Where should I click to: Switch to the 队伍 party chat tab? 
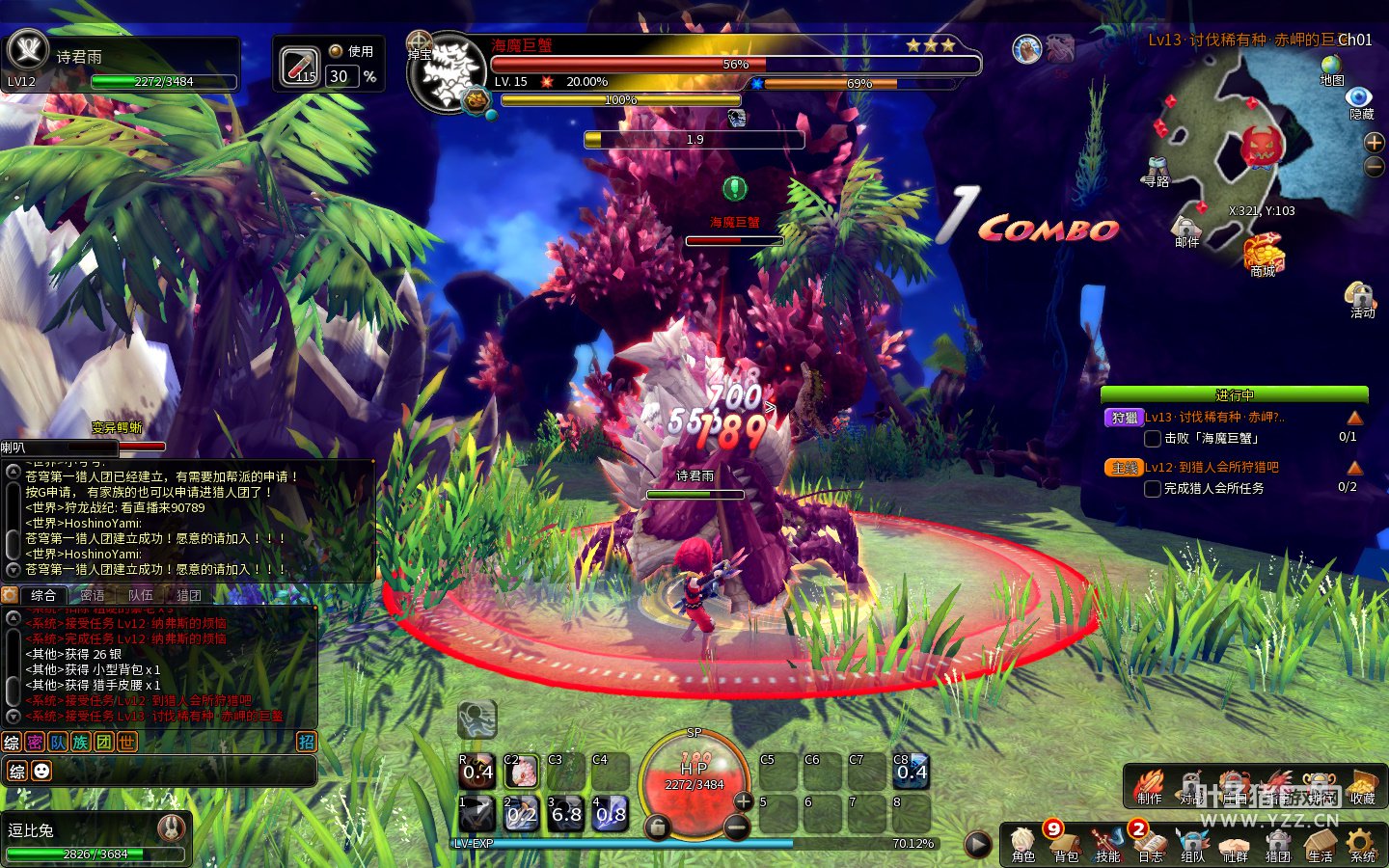coord(141,595)
